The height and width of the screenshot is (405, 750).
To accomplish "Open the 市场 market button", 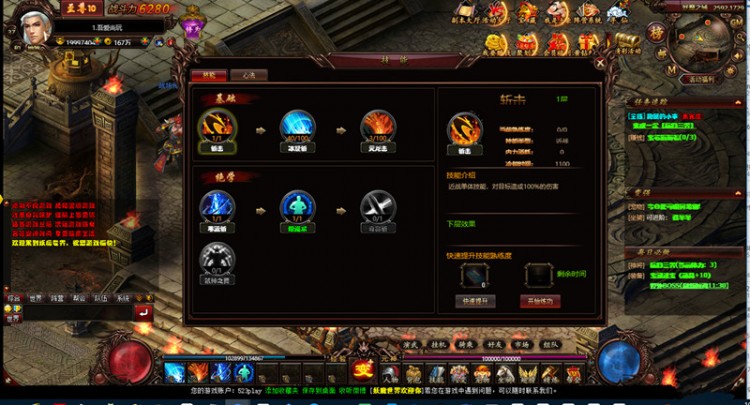I will (x=520, y=344).
